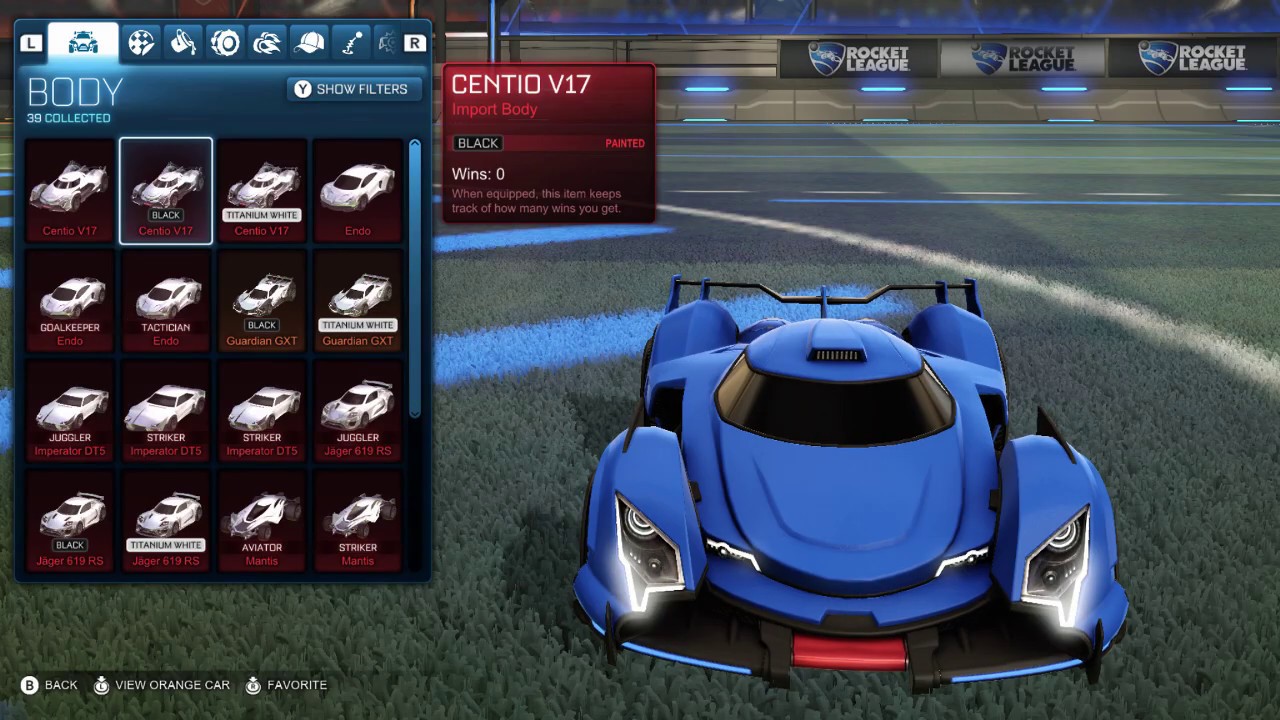1280x720 pixels.
Task: Choose the Titanium White Jäger 619 RS
Action: tap(166, 520)
